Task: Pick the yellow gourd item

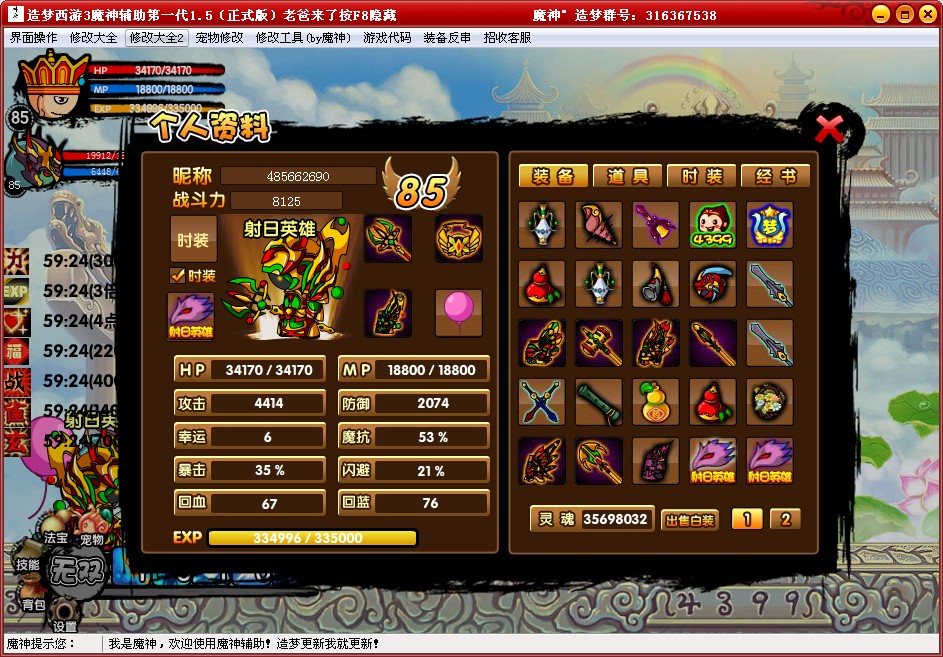Action: point(655,402)
